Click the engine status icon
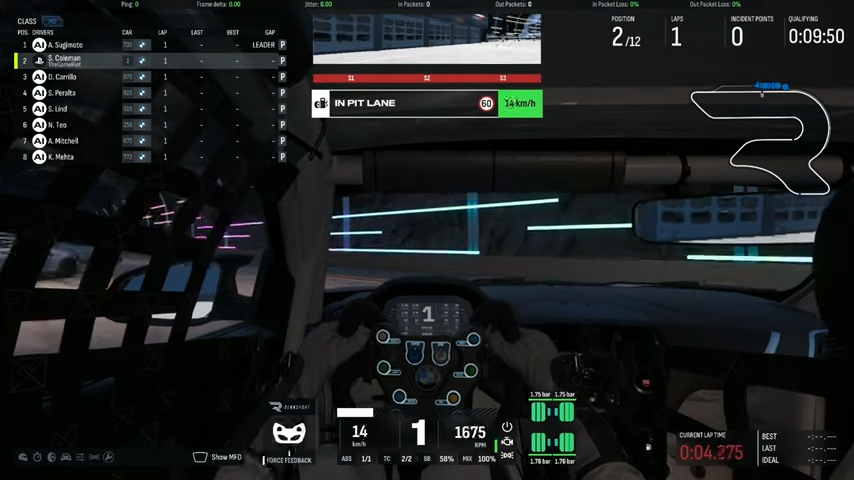This screenshot has height=480, width=854. point(507,441)
